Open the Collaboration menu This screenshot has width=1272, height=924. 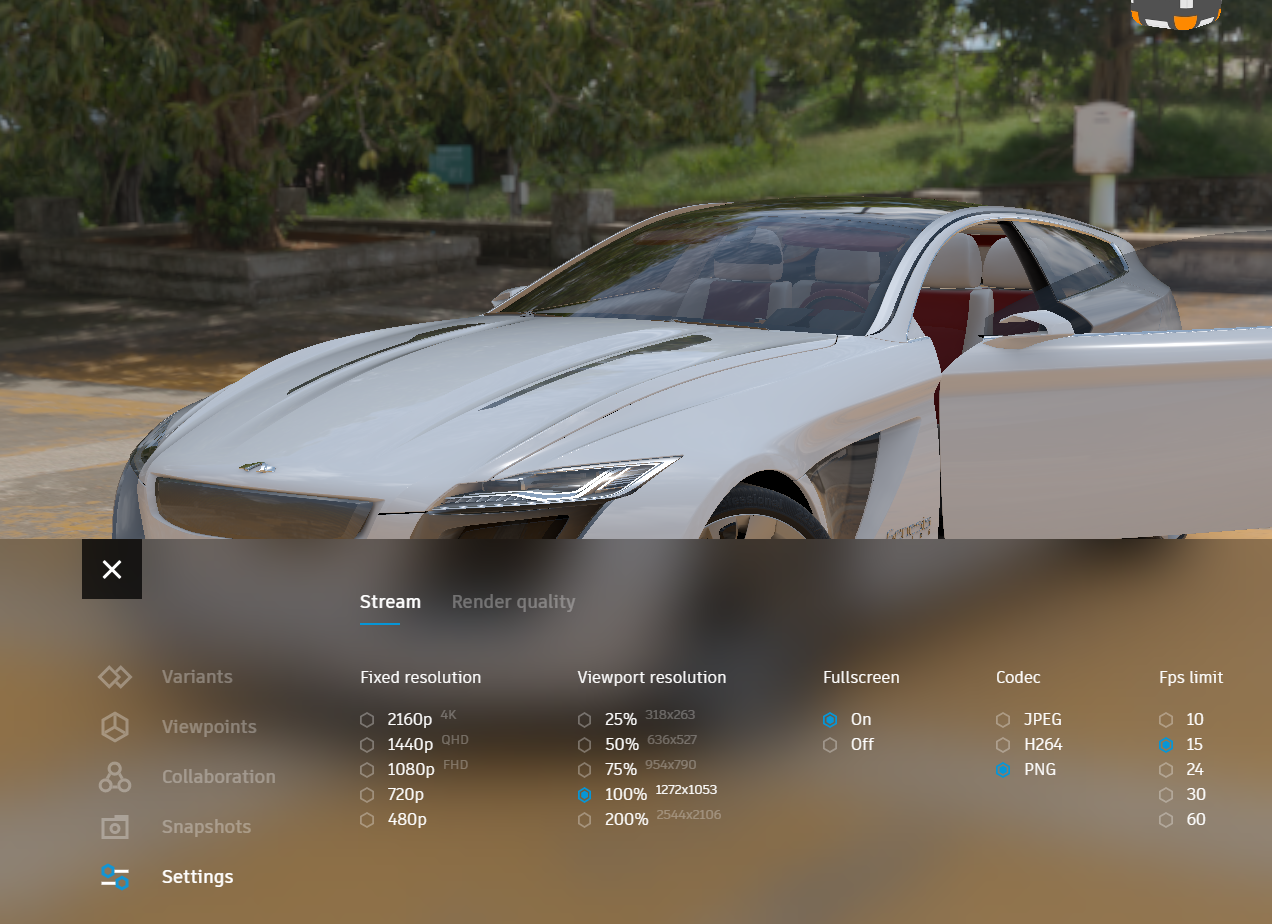pyautogui.click(x=218, y=777)
